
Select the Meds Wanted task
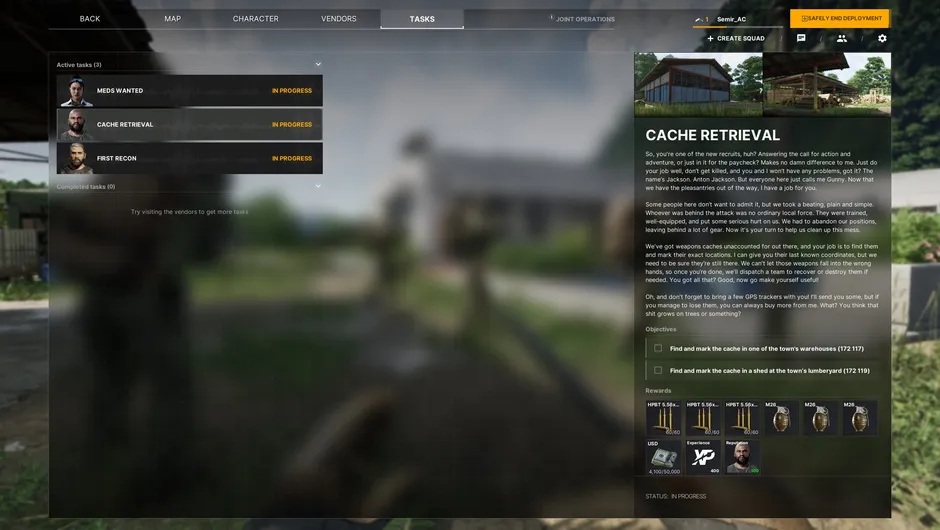[190, 91]
